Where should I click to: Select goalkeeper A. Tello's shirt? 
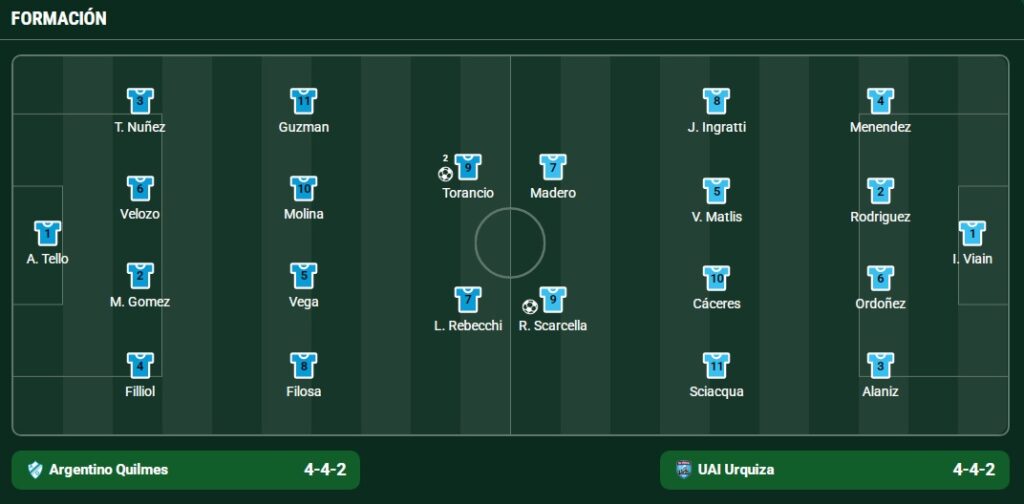pyautogui.click(x=47, y=233)
